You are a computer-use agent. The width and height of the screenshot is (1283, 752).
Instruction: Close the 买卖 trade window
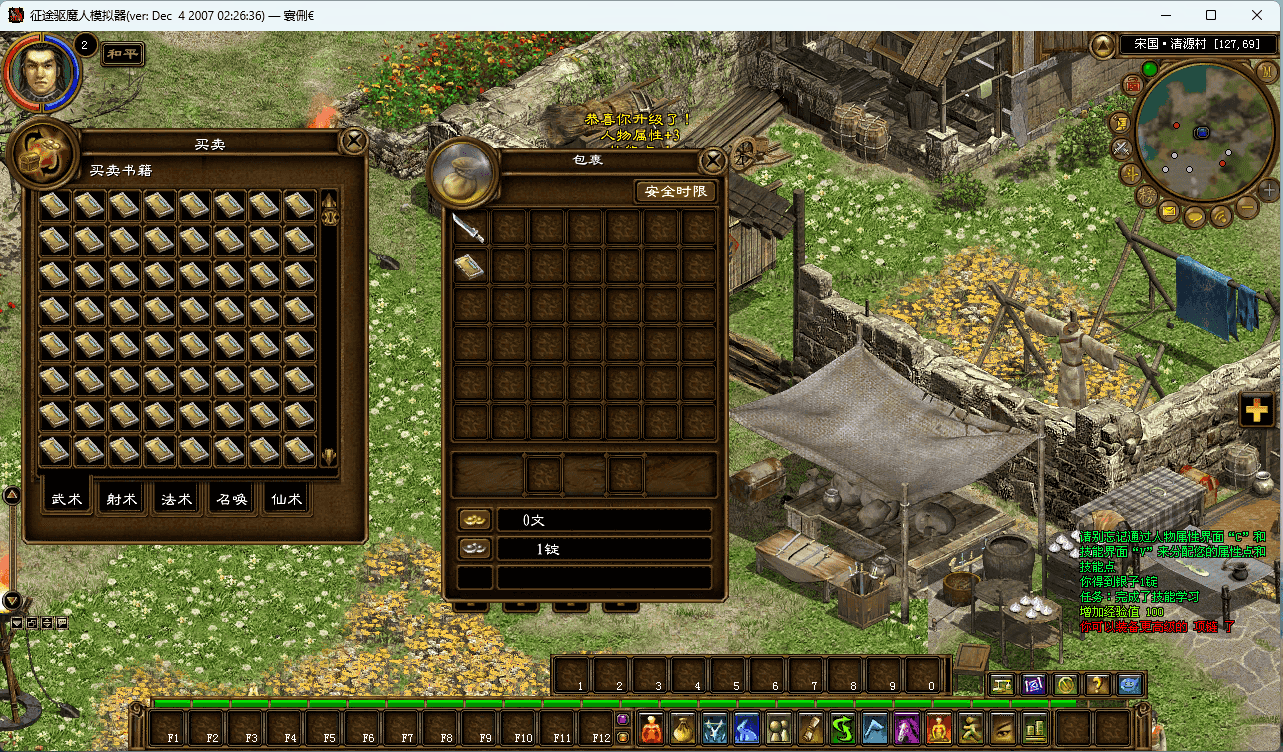354,141
